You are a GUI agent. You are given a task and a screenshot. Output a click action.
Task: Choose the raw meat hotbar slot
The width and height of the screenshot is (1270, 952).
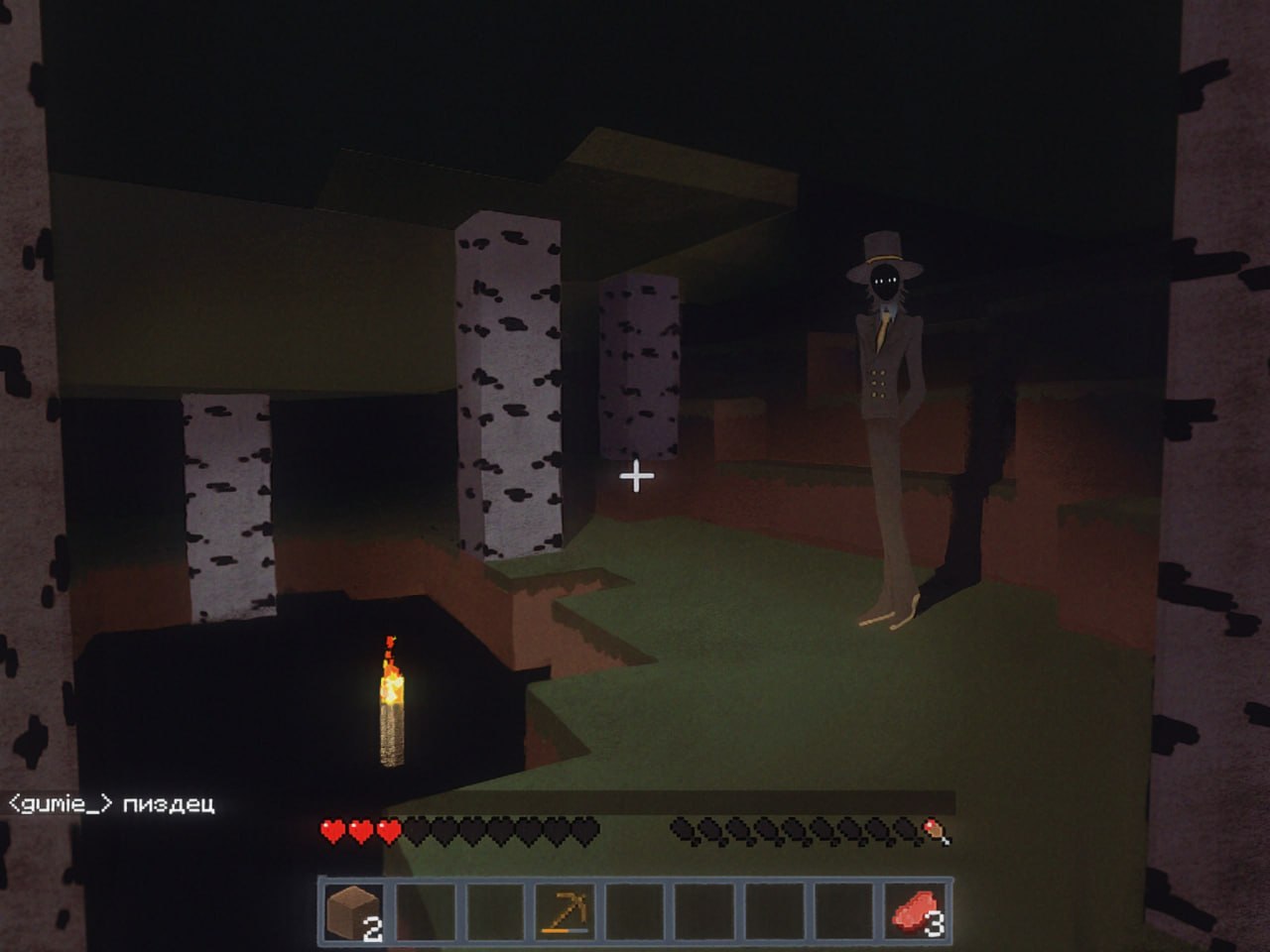(x=916, y=910)
